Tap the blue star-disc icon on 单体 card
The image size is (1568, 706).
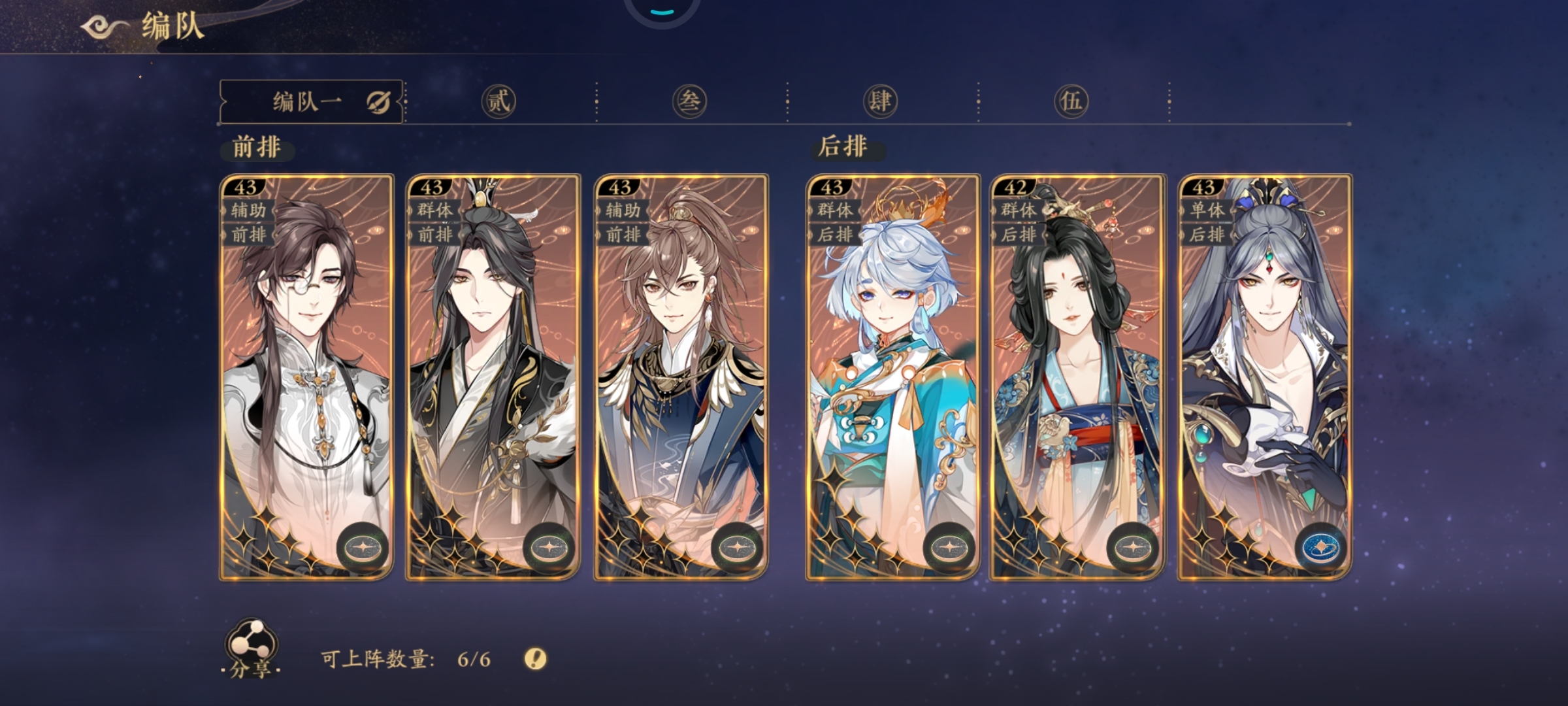(x=1321, y=548)
